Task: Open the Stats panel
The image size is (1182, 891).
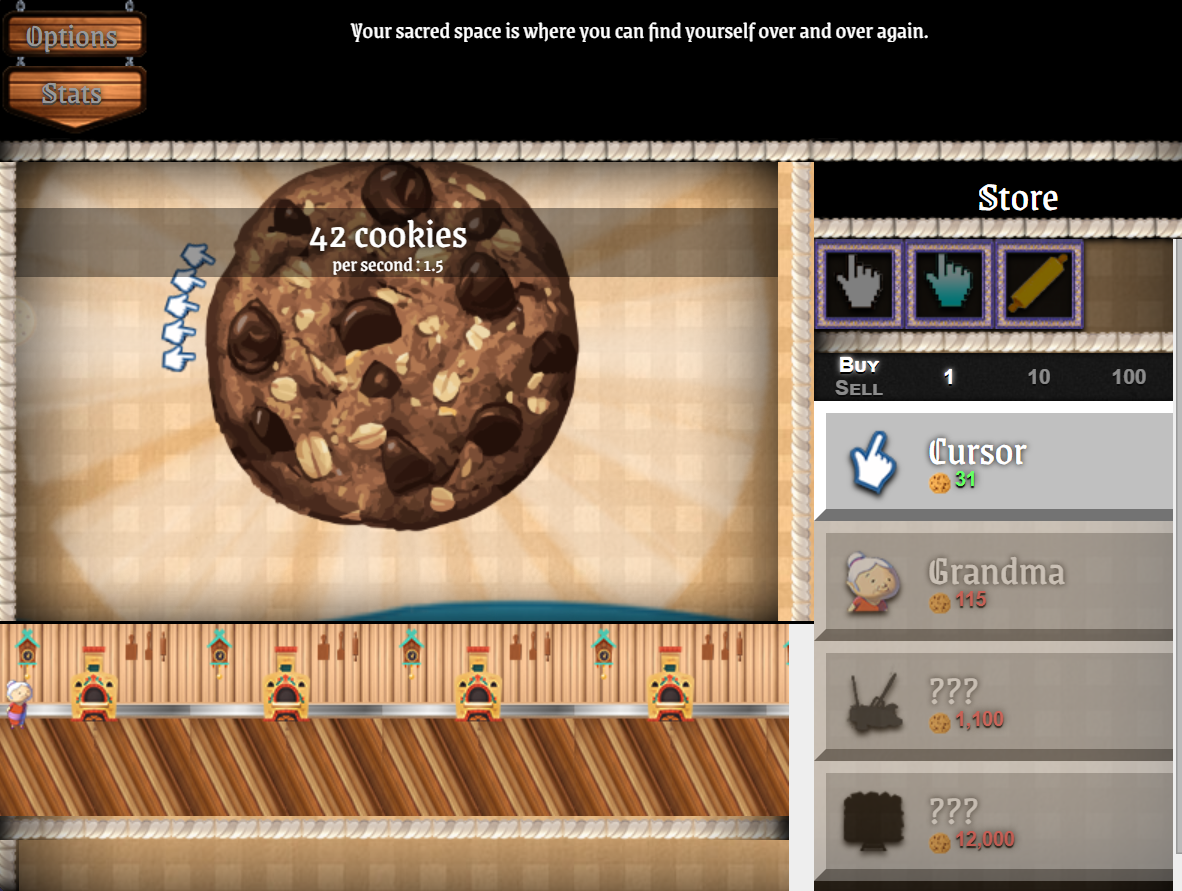Action: pyautogui.click(x=73, y=95)
